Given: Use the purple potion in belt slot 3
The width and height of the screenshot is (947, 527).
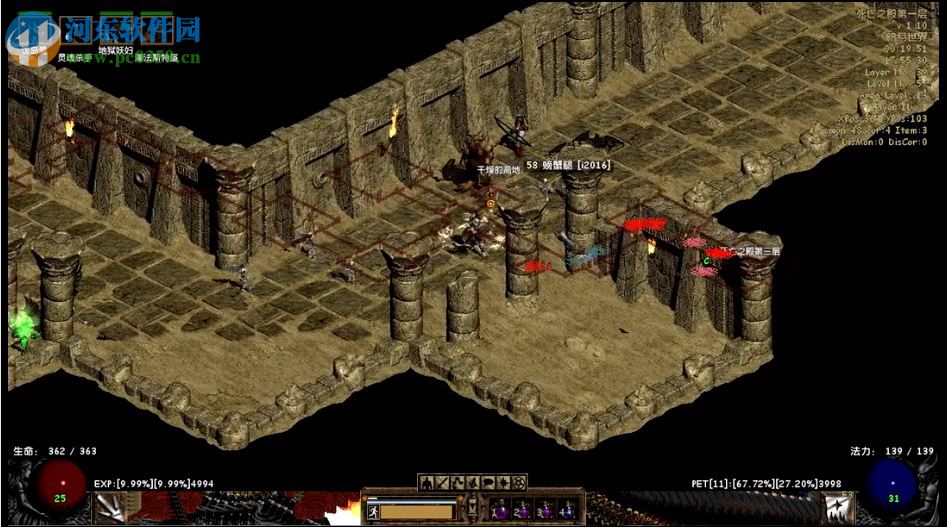Looking at the screenshot, I should [545, 511].
